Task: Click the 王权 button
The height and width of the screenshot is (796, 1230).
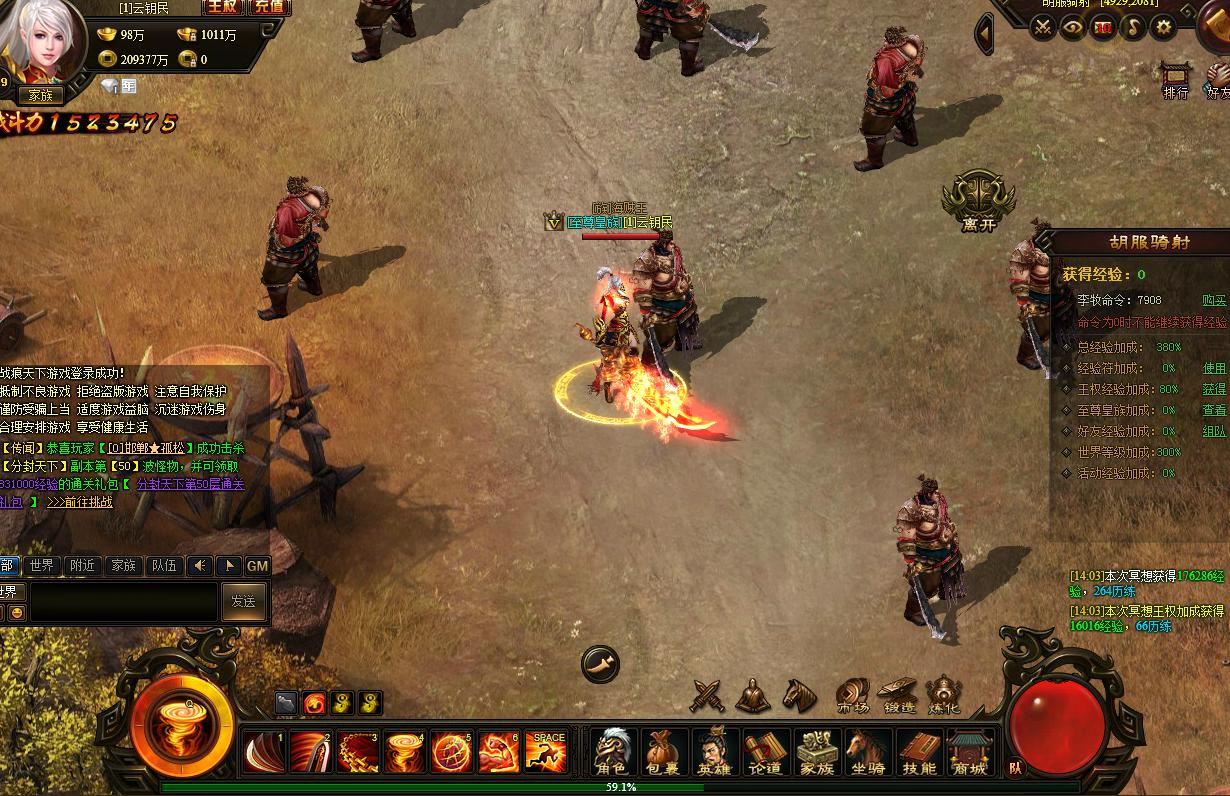Action: coord(222,7)
